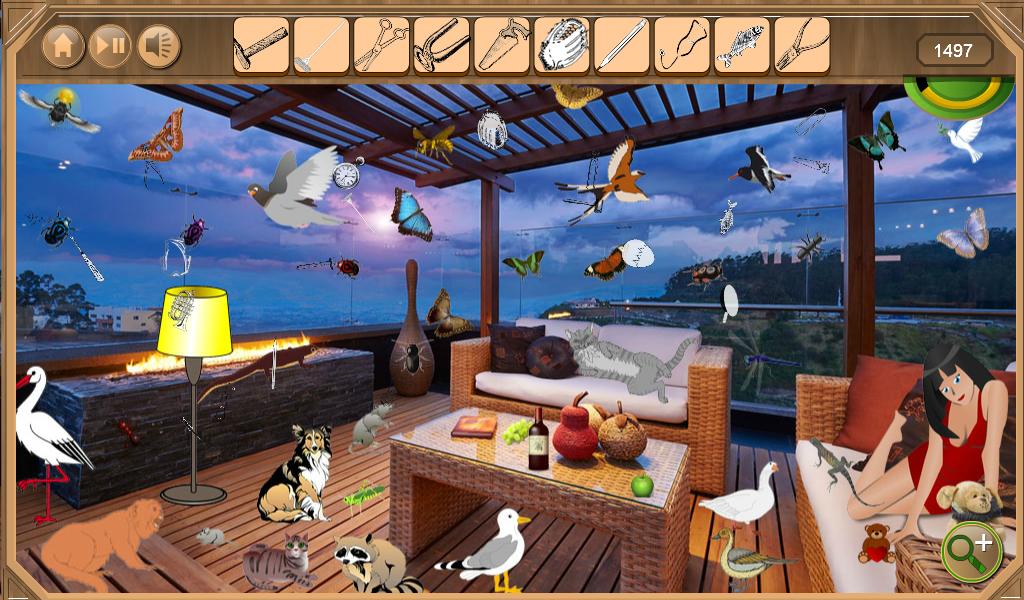Mute the sound with the speaker button

158,45
